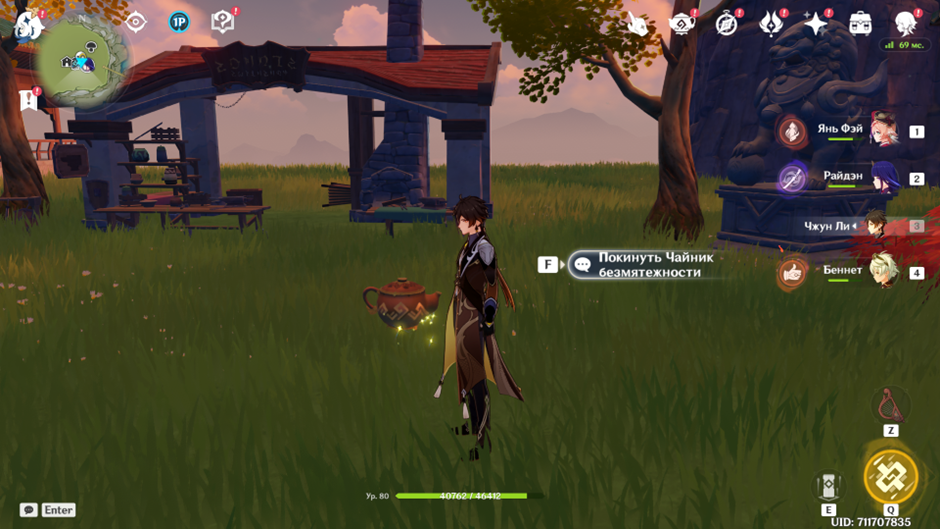Viewport: 940px width, 529px height.
Task: Open the Battle Pass winged icon
Action: (771, 23)
